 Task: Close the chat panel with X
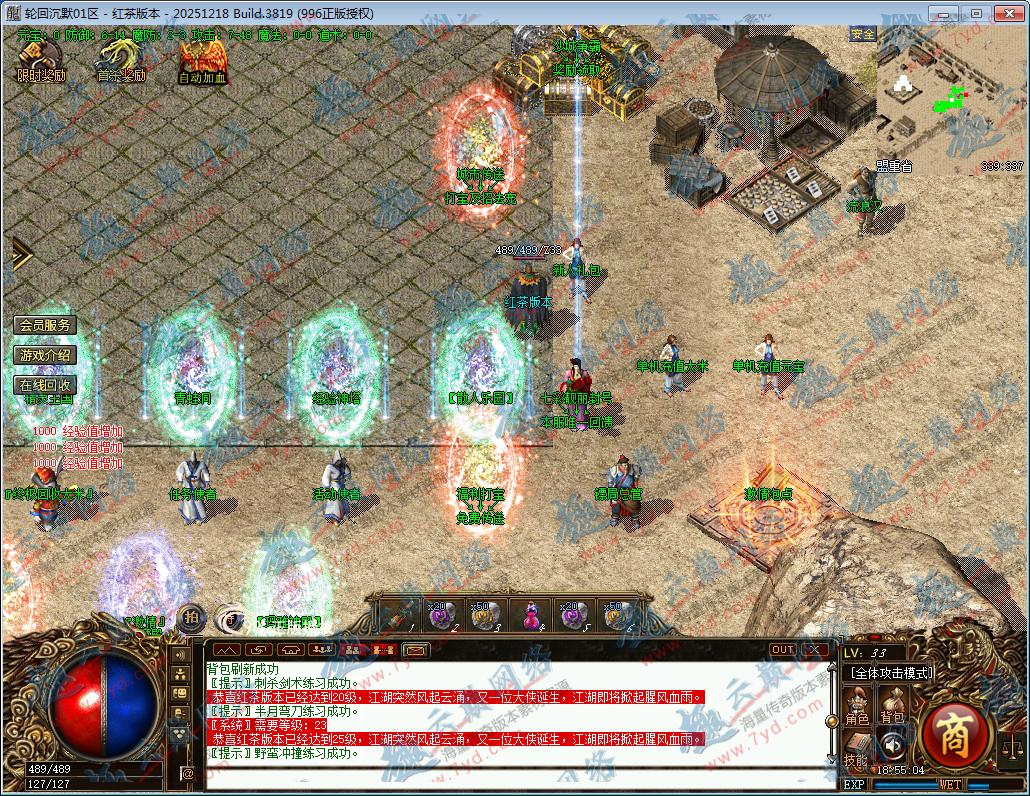tap(816, 650)
